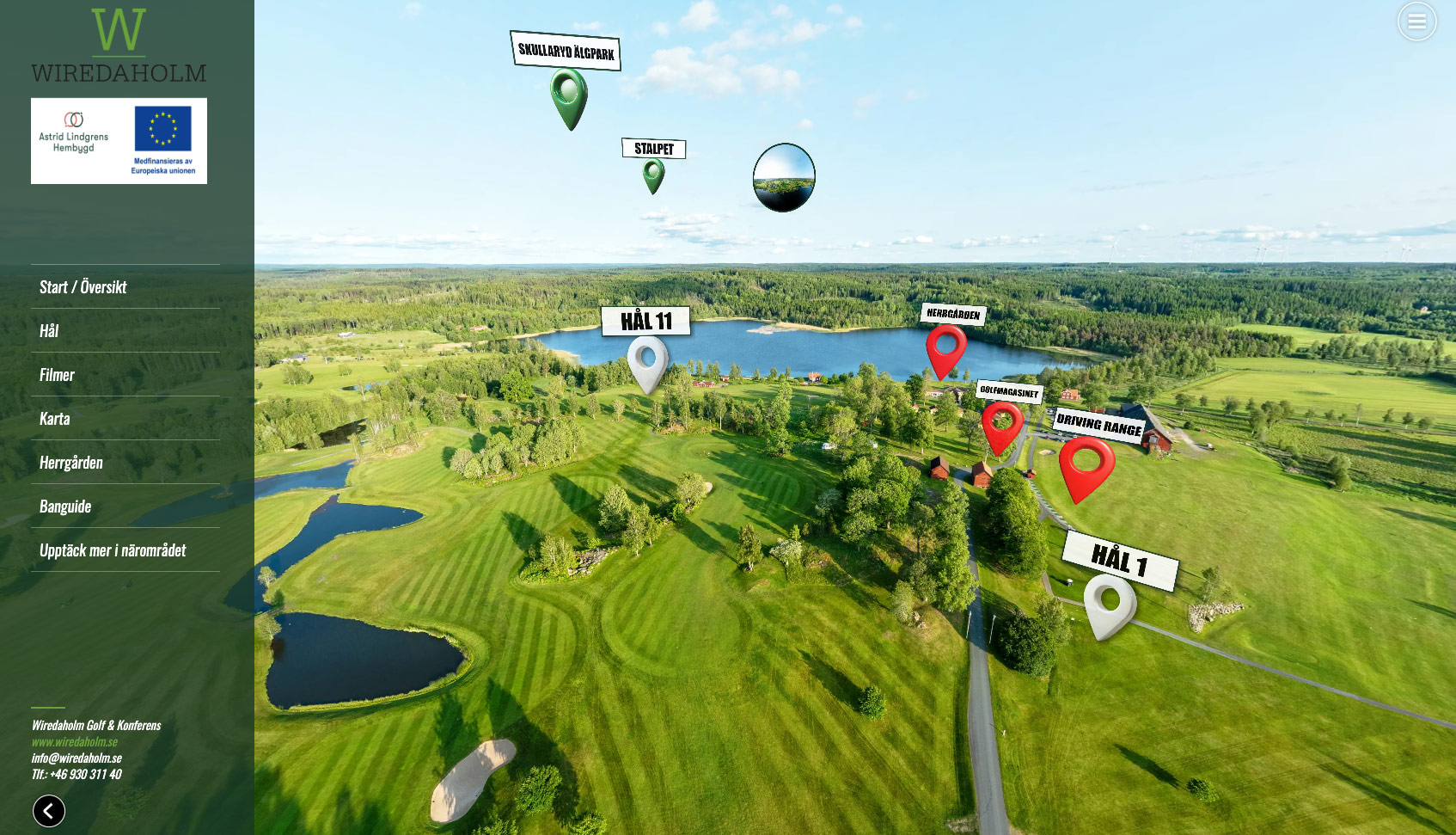Click the info@wiredaholm.se email link
Screen dimensions: 1456x835
(x=76, y=758)
